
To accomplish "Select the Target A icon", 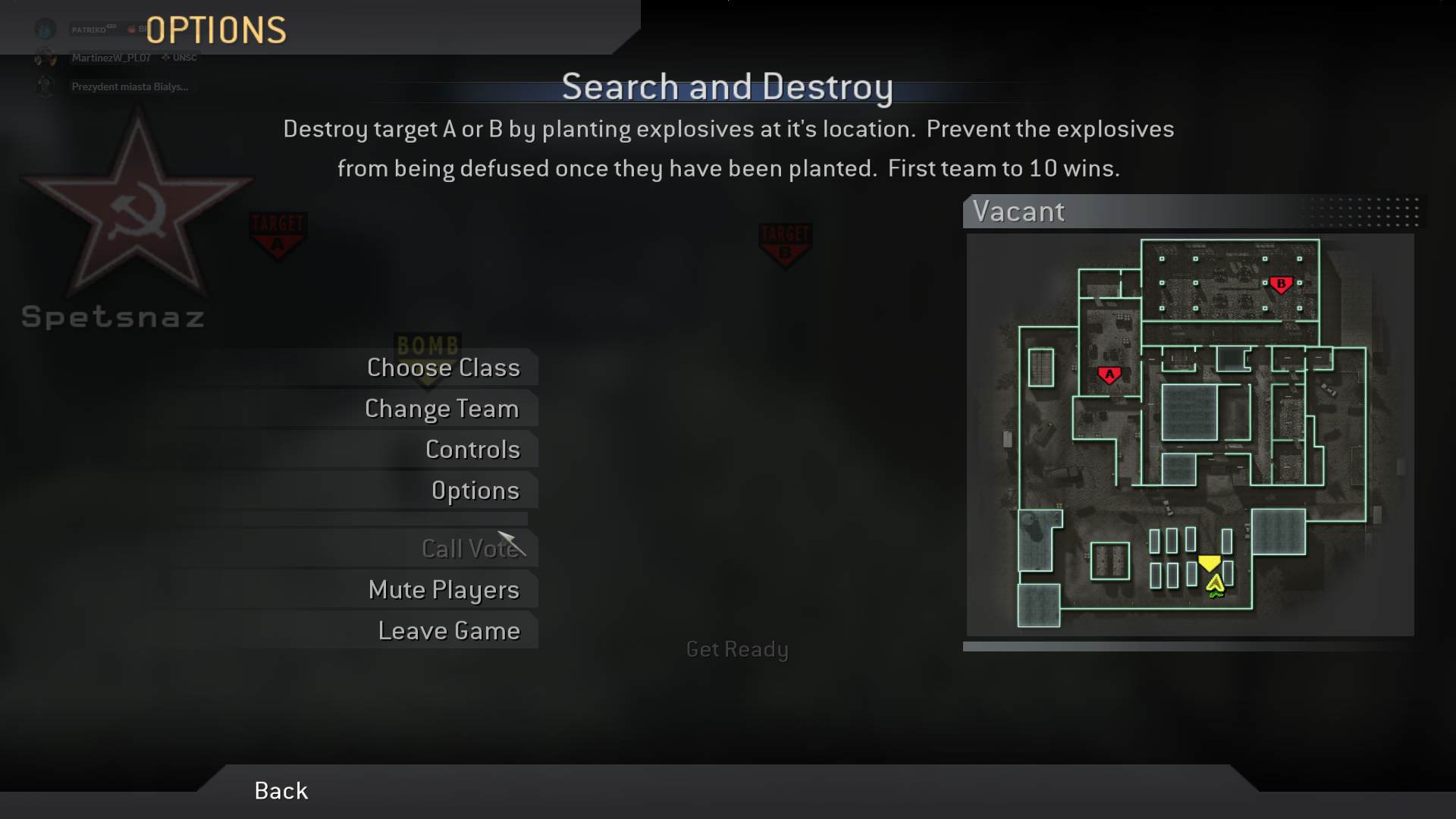I will tap(278, 235).
